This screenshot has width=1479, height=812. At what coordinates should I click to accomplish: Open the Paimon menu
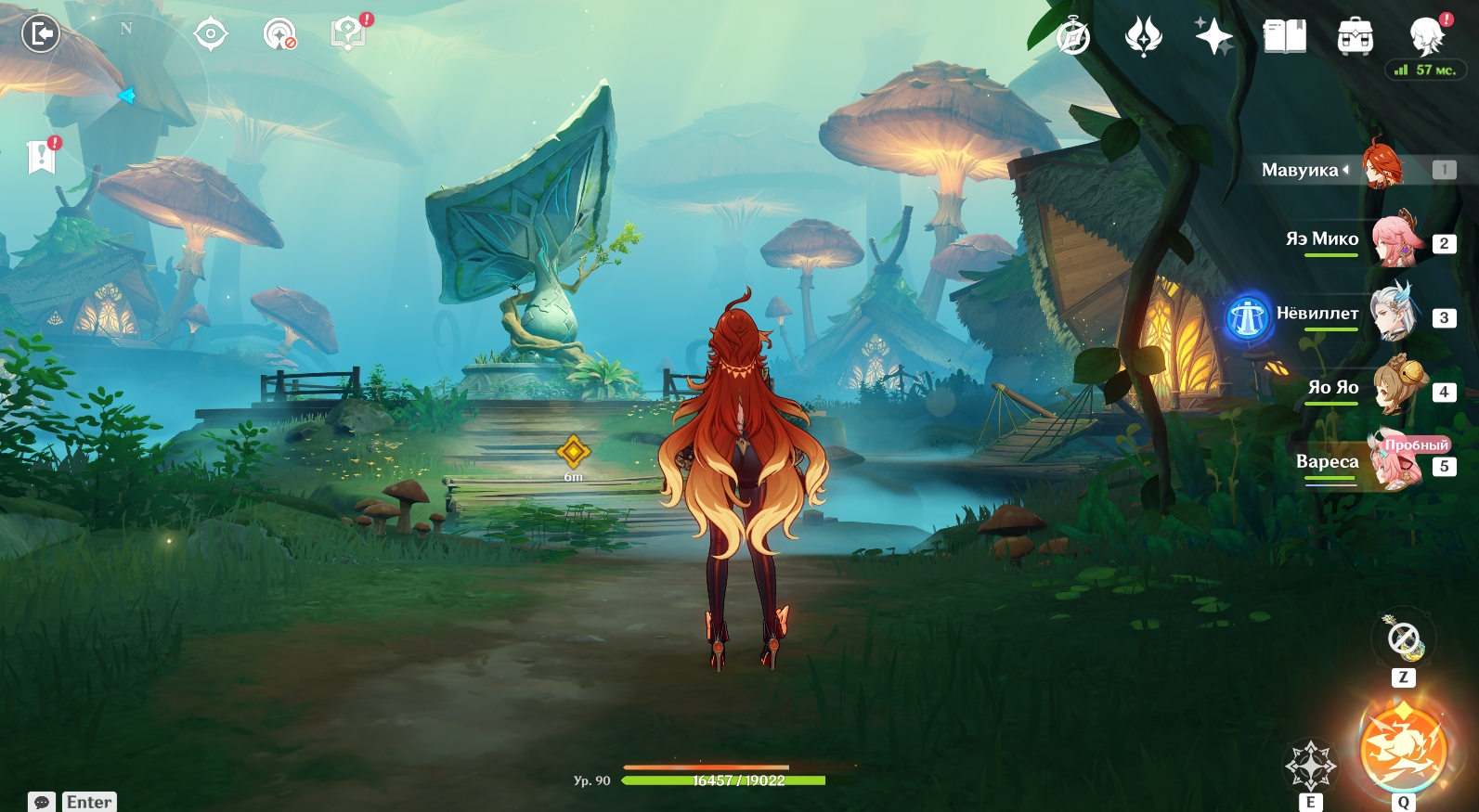pos(1426,35)
